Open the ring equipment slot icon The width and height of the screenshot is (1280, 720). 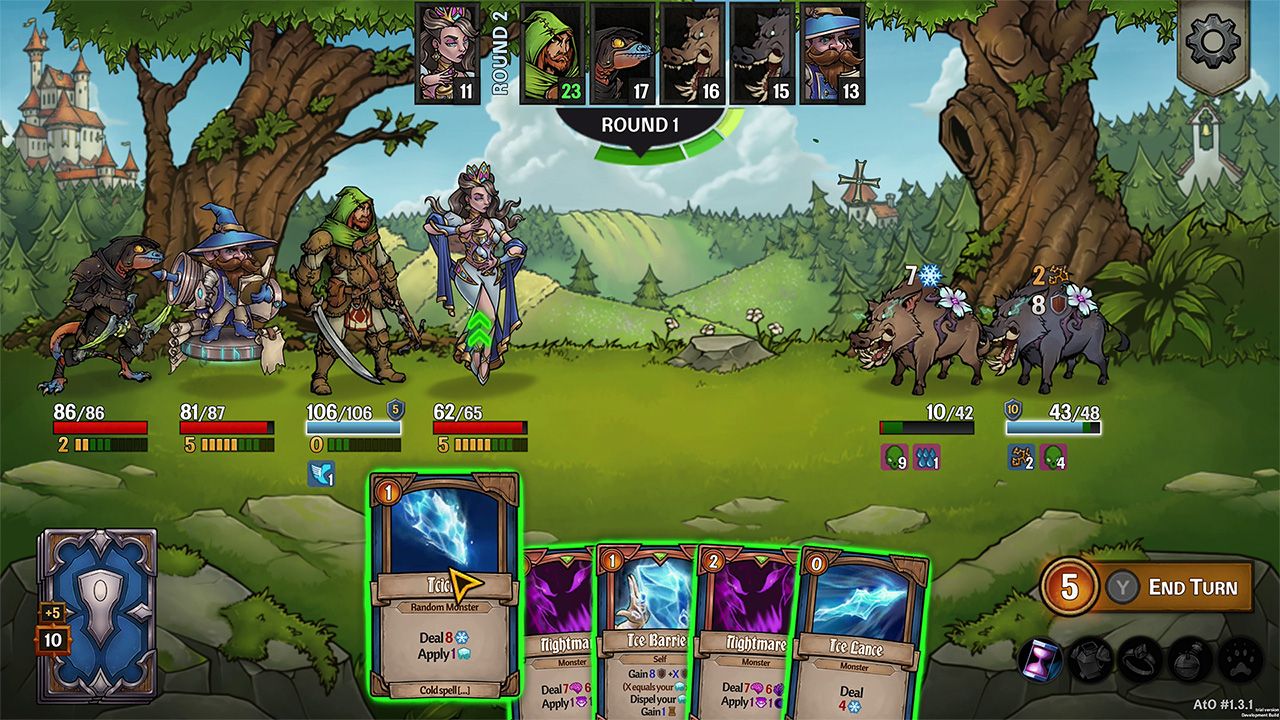pyautogui.click(x=1140, y=659)
